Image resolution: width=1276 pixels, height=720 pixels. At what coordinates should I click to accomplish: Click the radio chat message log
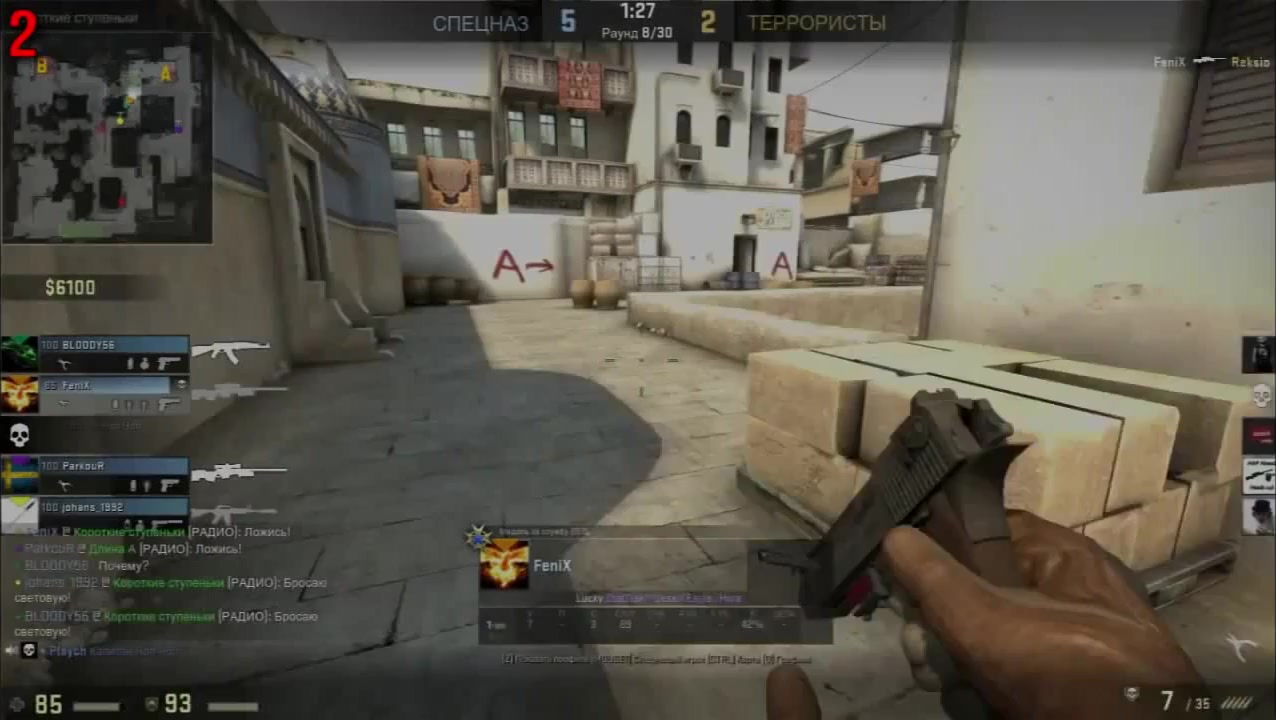coord(170,590)
